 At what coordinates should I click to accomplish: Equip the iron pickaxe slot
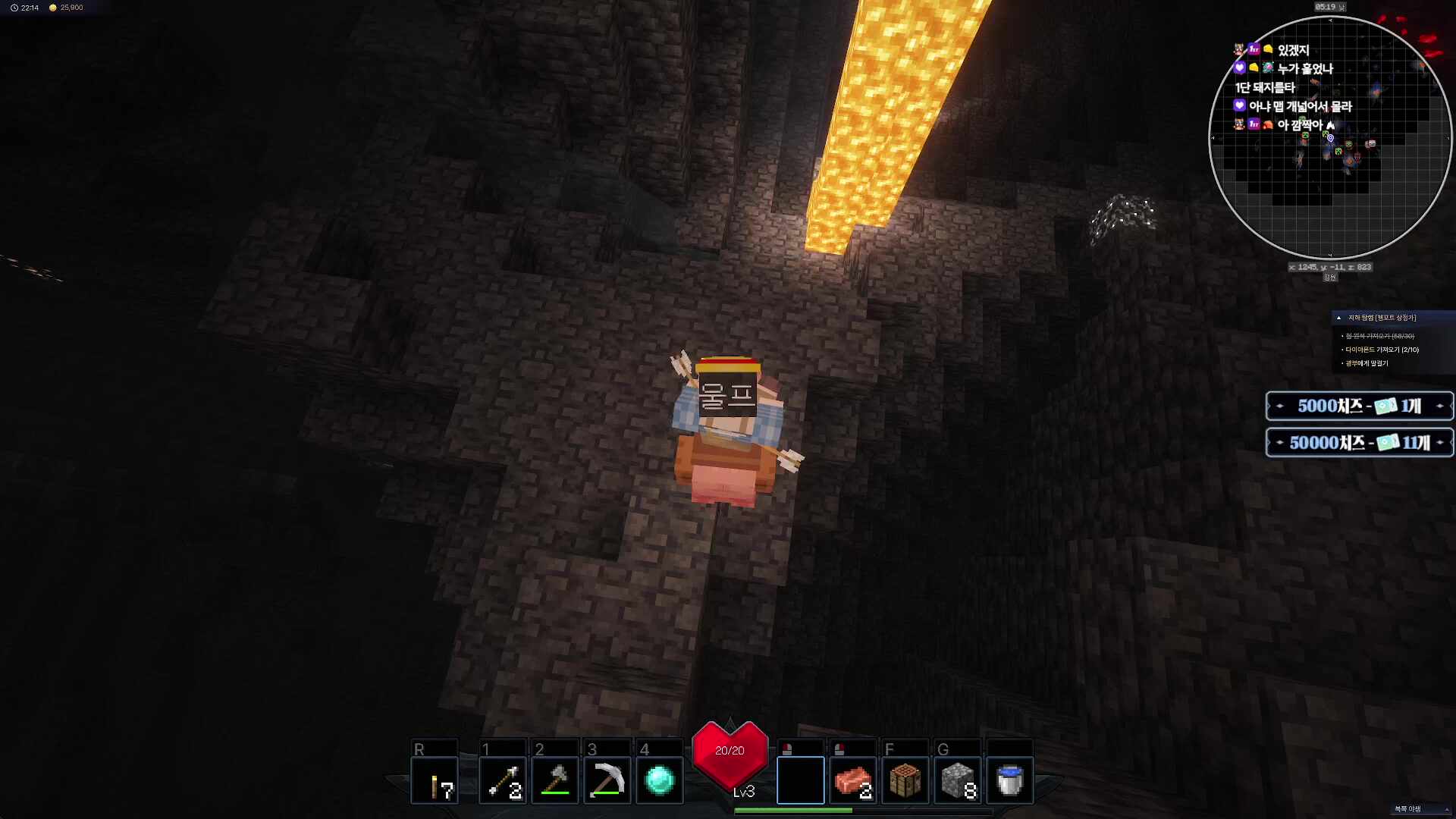(x=607, y=780)
